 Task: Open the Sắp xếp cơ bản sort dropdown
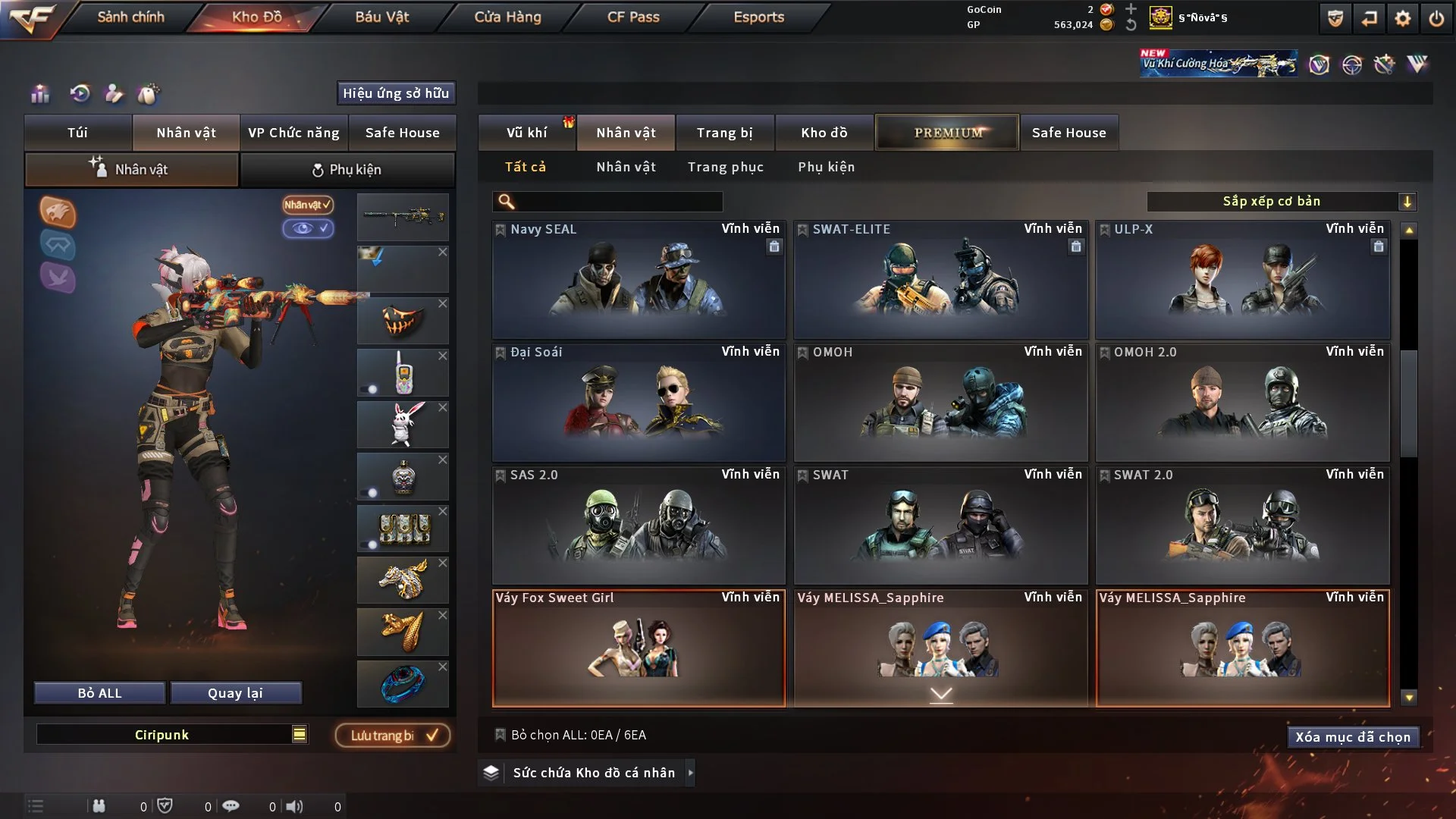[1280, 202]
